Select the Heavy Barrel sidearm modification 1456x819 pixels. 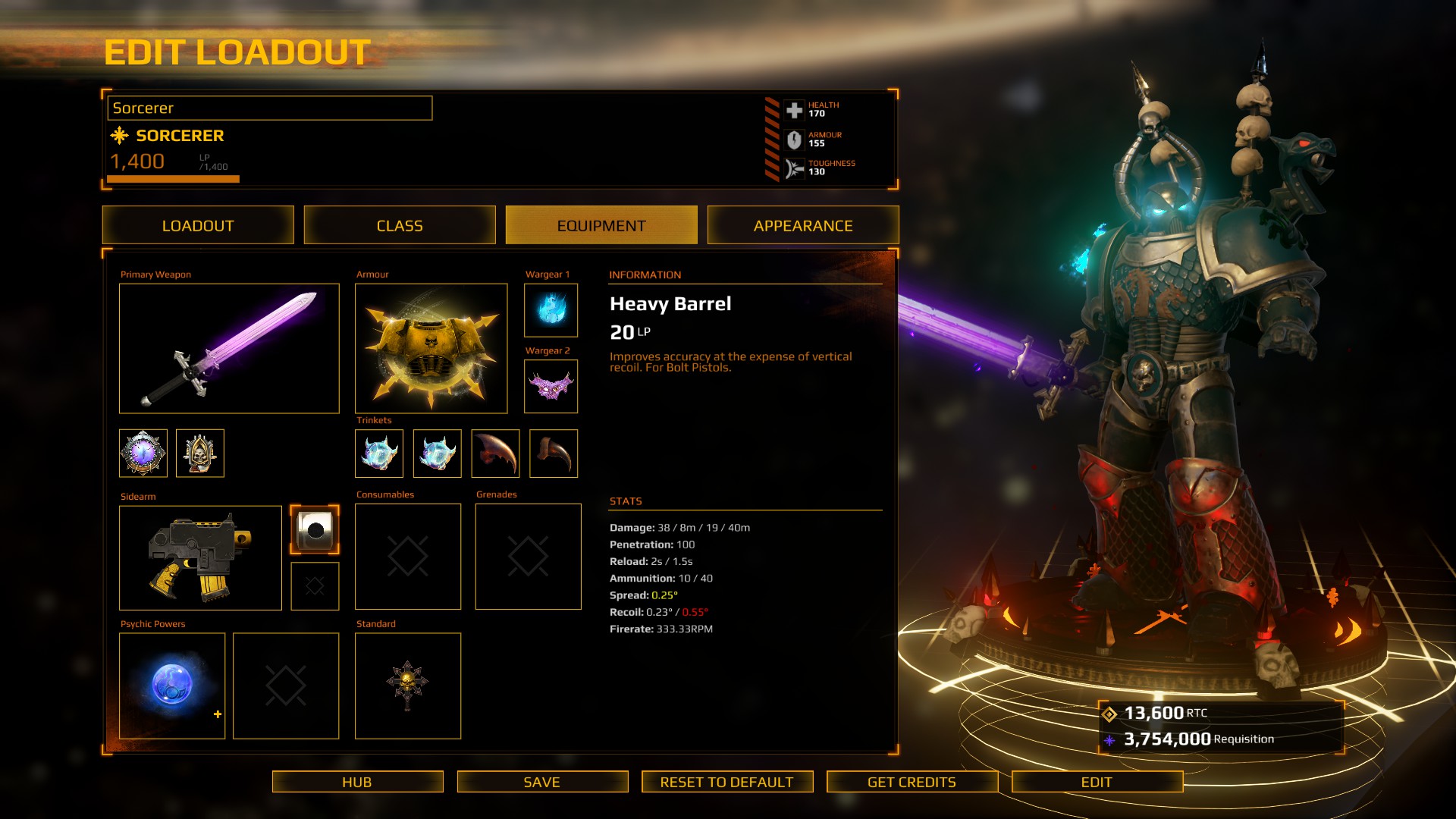tap(315, 529)
